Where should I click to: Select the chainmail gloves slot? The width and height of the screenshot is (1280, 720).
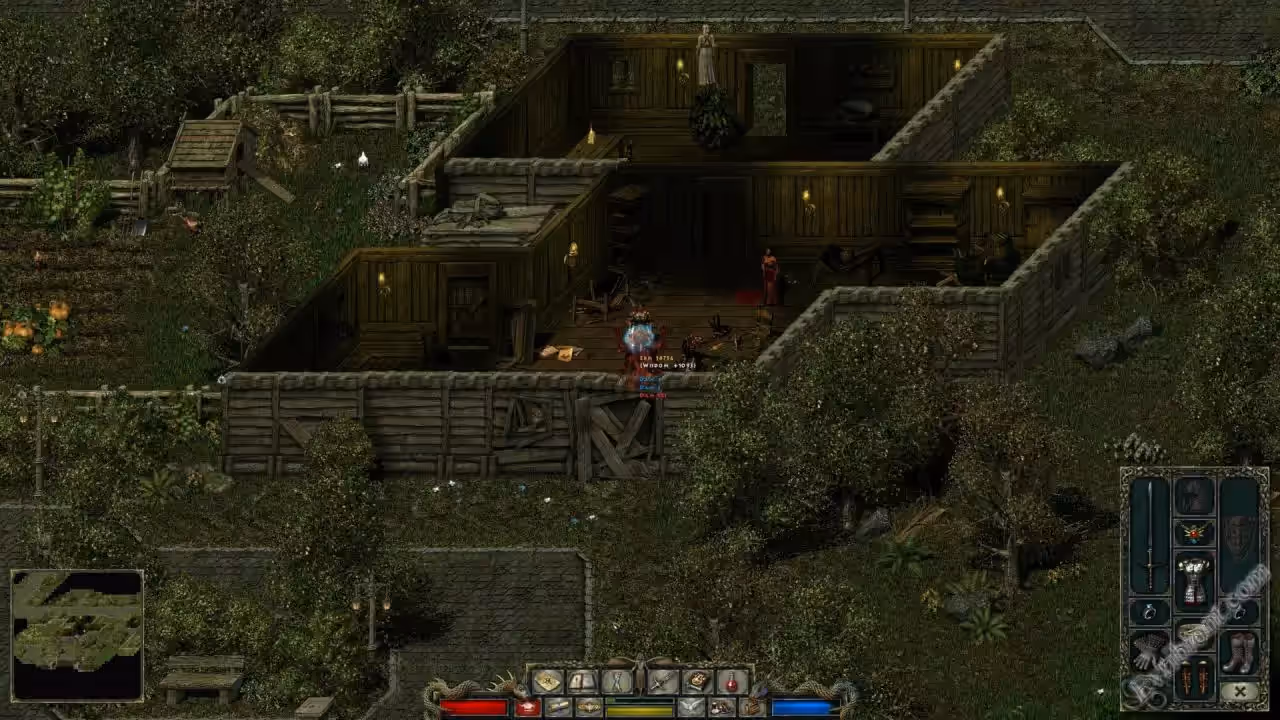click(1150, 651)
